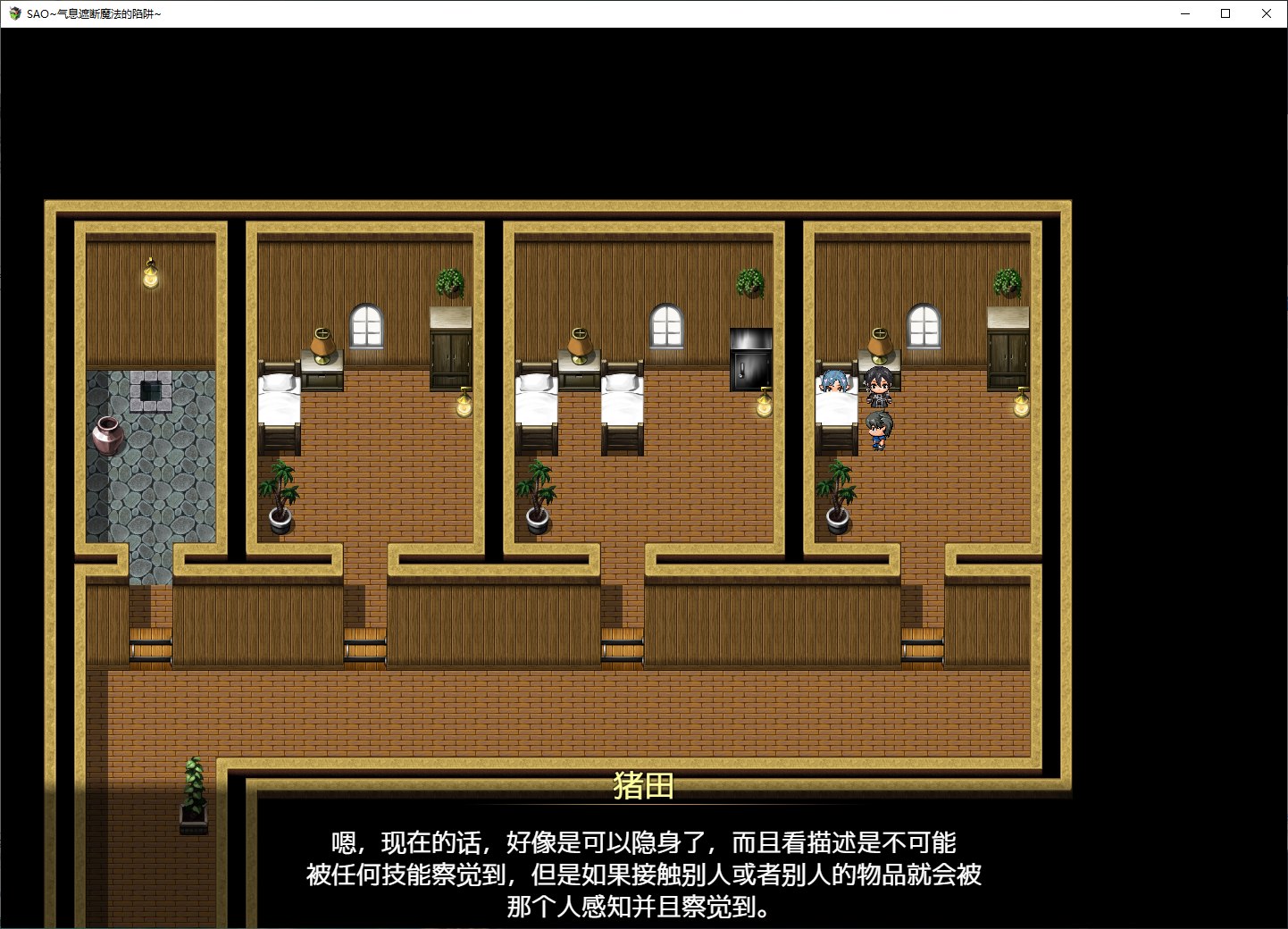Screen dimensions: 1288x929
Task: Click the potted palm in the third room
Action: (536, 496)
